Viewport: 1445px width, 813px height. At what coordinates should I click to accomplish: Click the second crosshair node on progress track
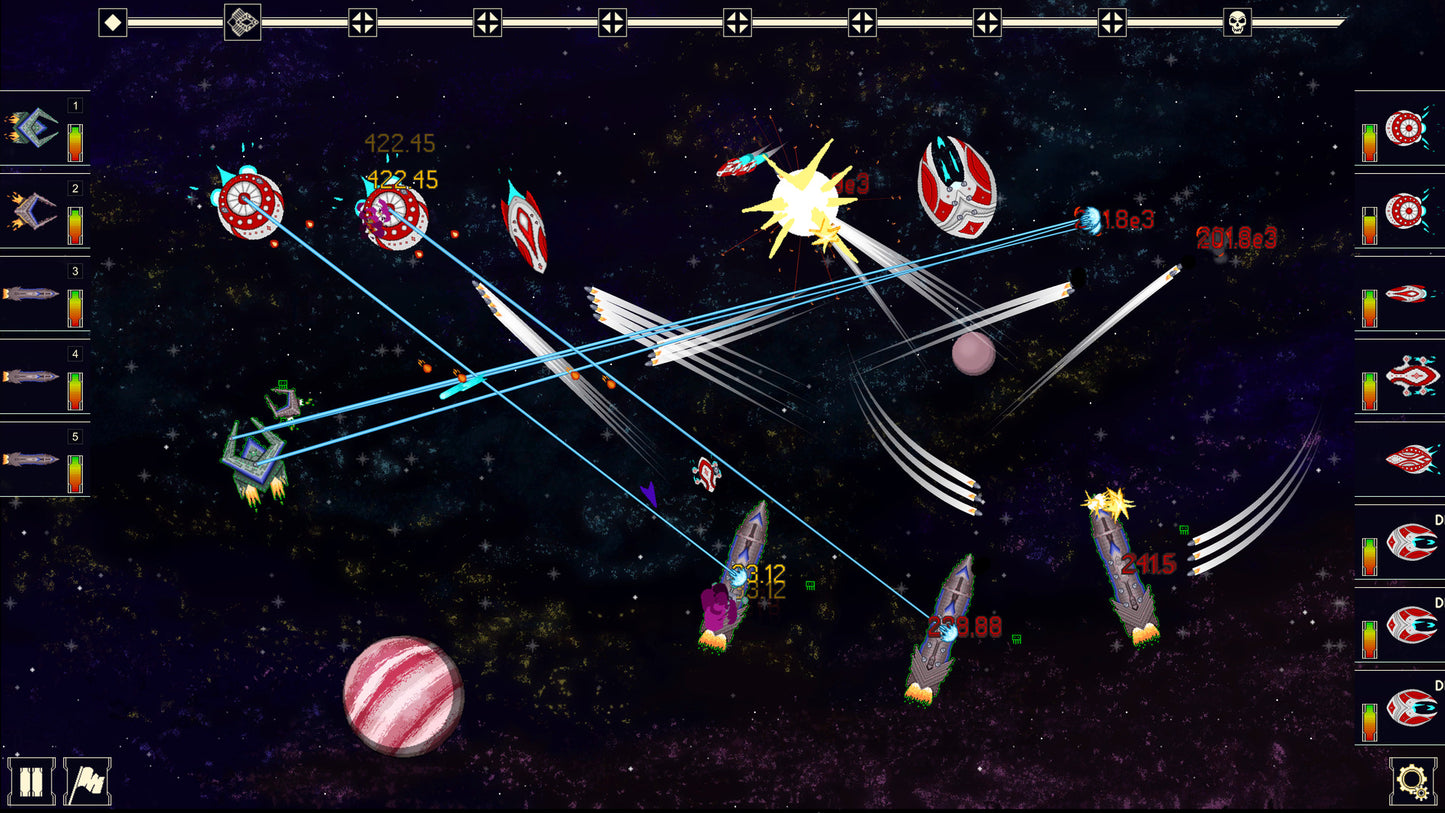click(486, 21)
